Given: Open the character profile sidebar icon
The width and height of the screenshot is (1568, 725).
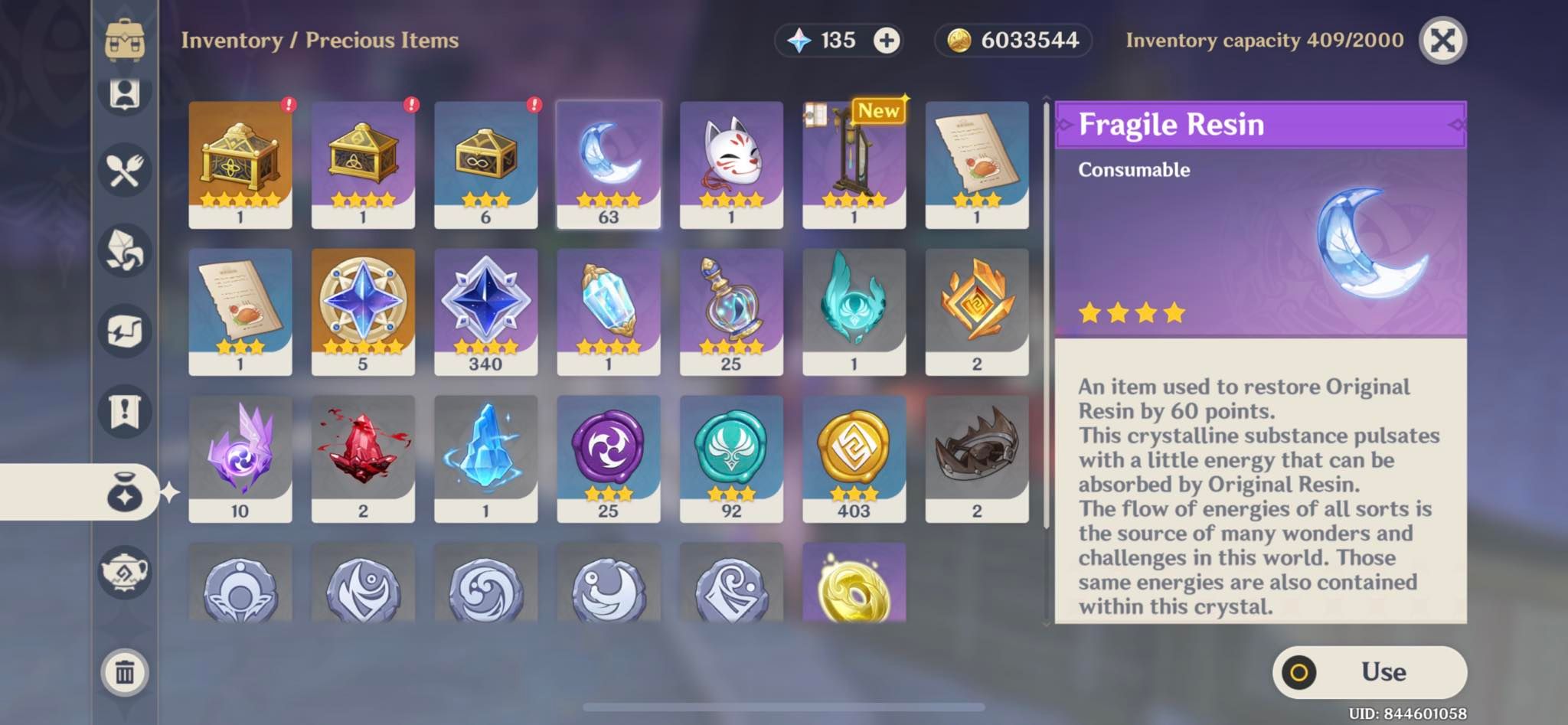Looking at the screenshot, I should tap(126, 93).
